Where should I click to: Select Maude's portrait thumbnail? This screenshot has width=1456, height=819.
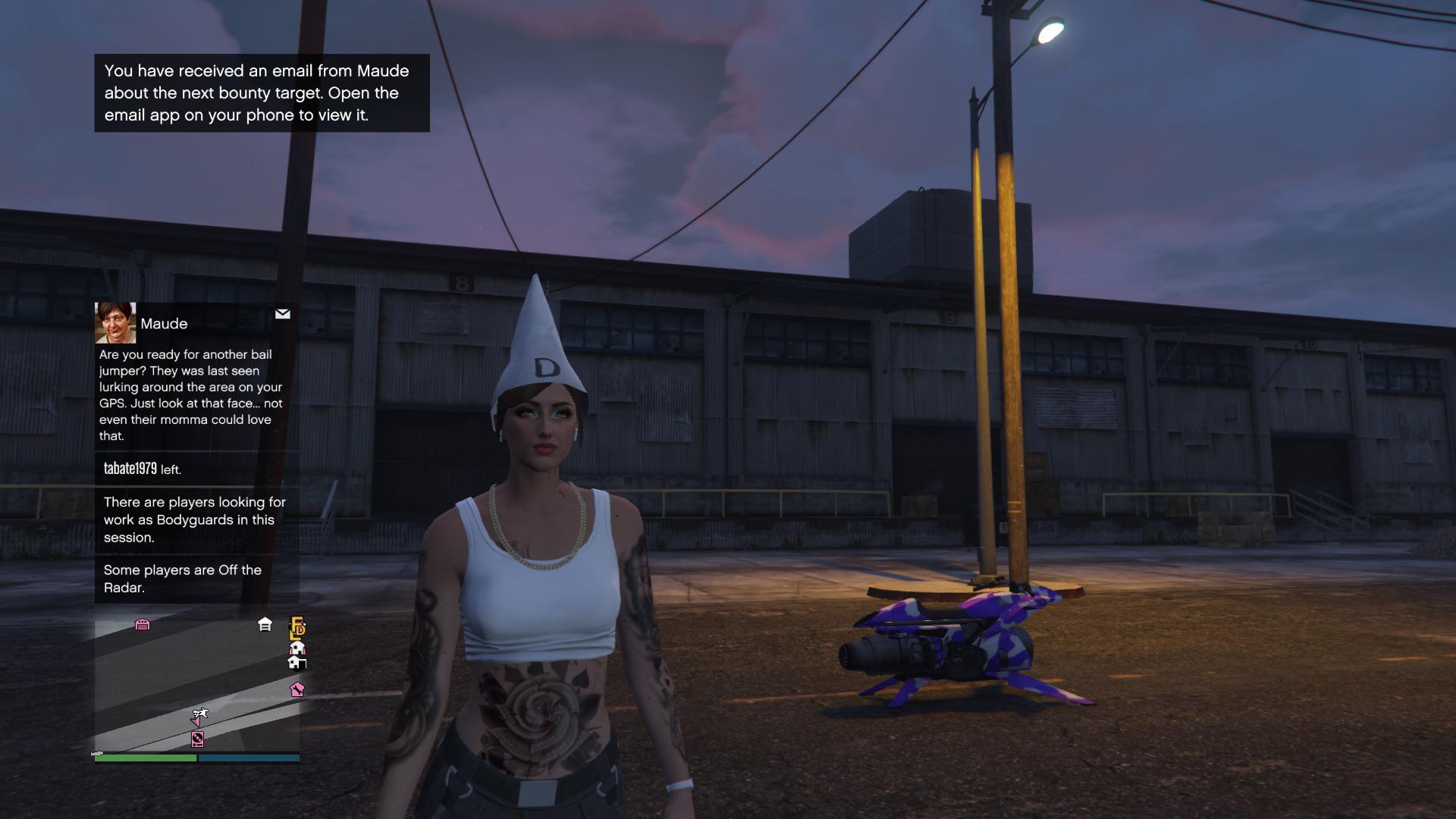(115, 323)
